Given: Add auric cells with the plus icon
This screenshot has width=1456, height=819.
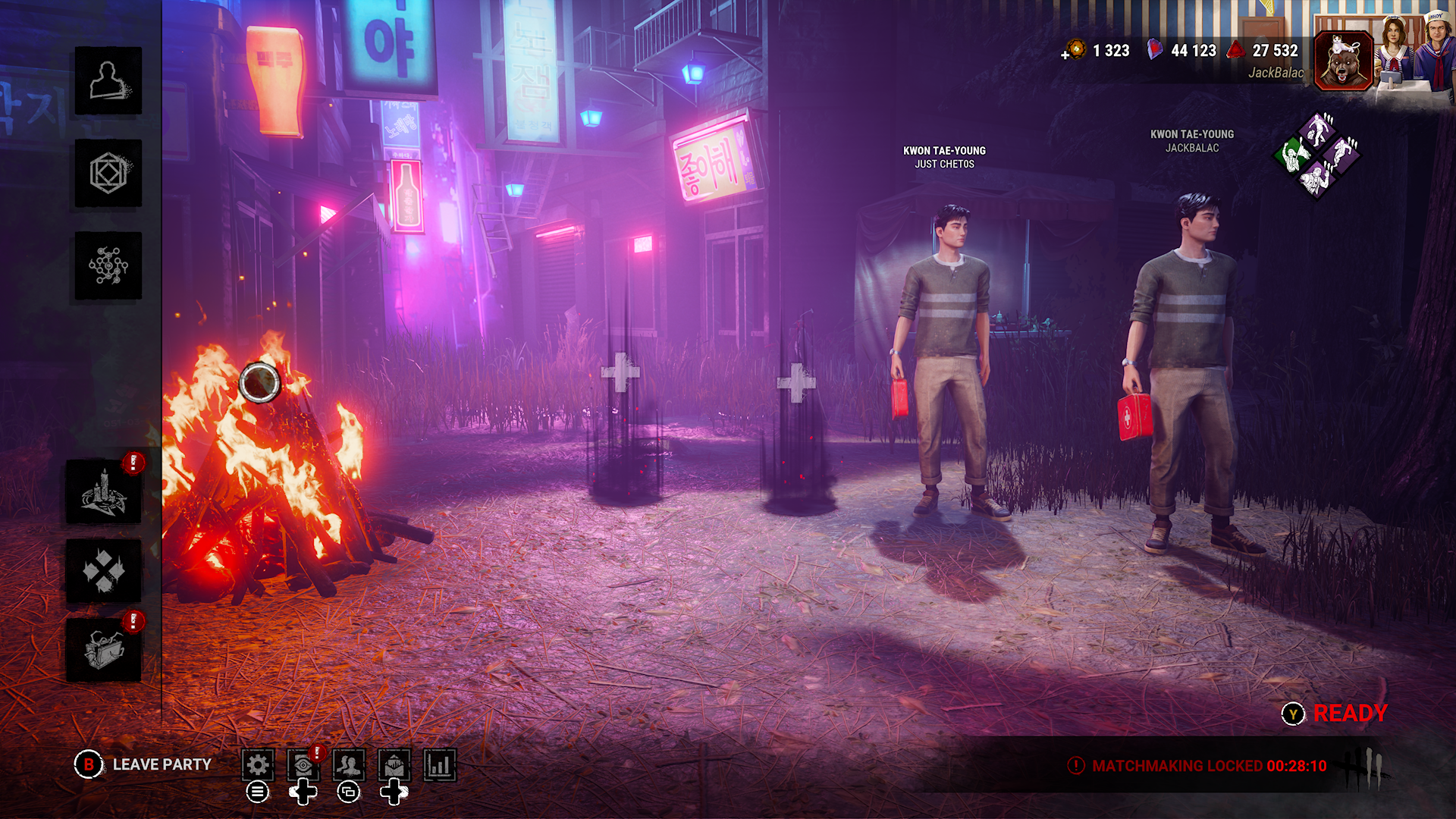Looking at the screenshot, I should (1066, 54).
